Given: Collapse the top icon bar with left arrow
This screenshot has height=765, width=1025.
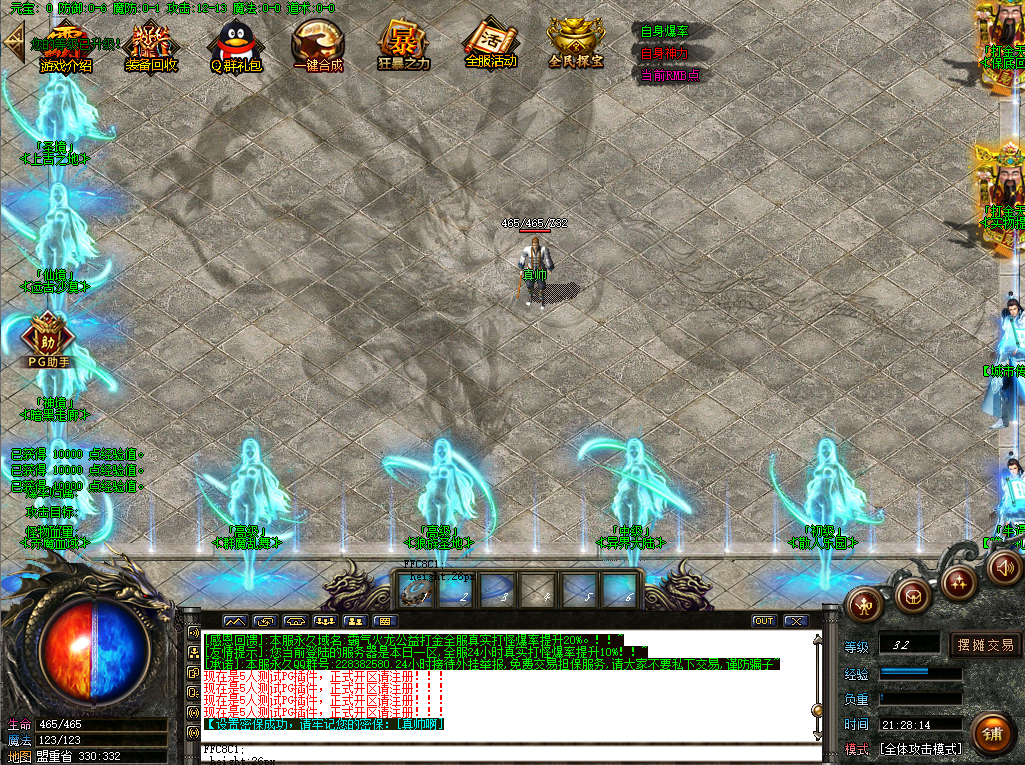Looking at the screenshot, I should [14, 41].
